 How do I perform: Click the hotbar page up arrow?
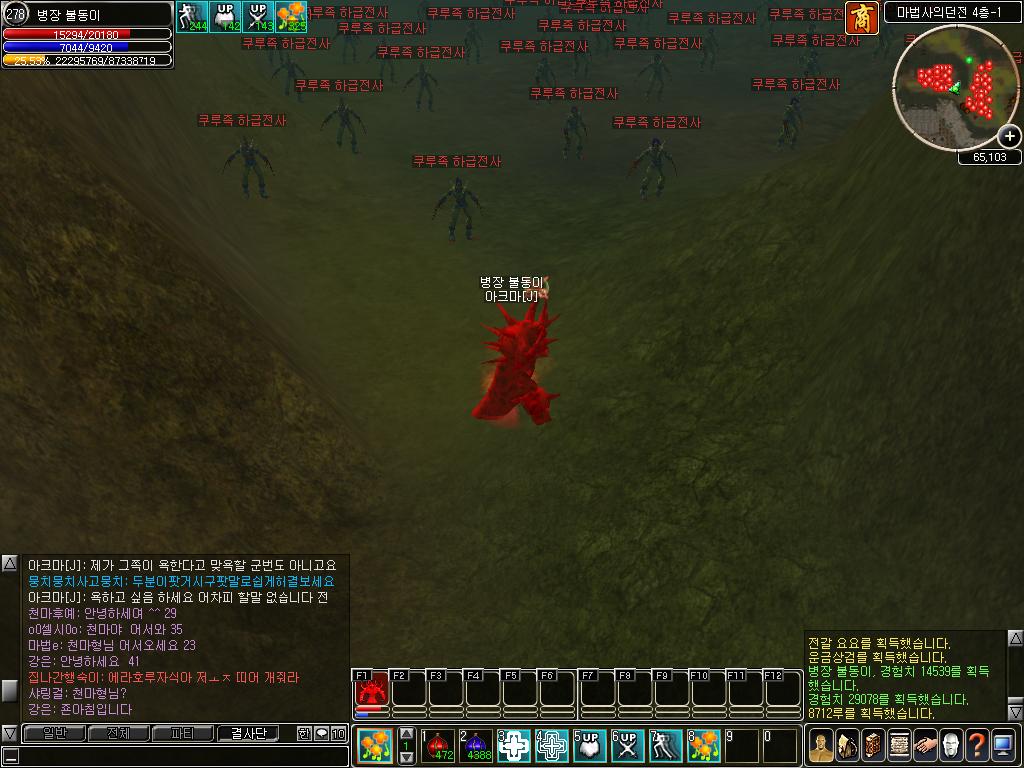[x=407, y=734]
